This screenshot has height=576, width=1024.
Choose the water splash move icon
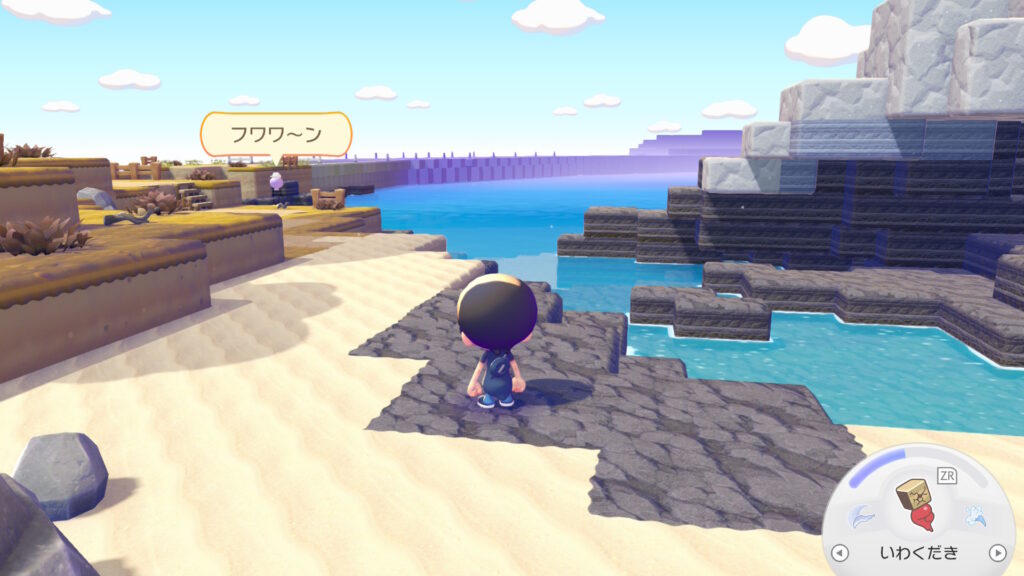[x=973, y=516]
